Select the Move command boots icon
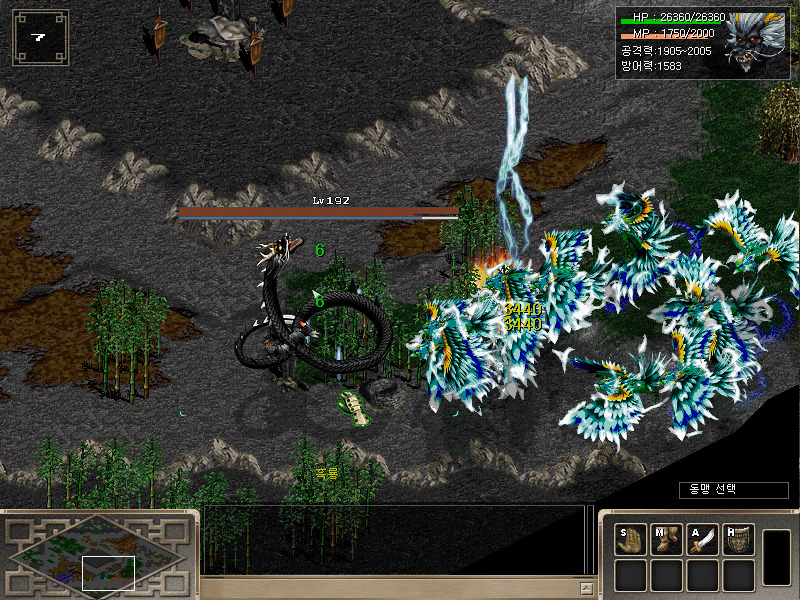Screen dimensions: 800x600 pyautogui.click(x=667, y=540)
